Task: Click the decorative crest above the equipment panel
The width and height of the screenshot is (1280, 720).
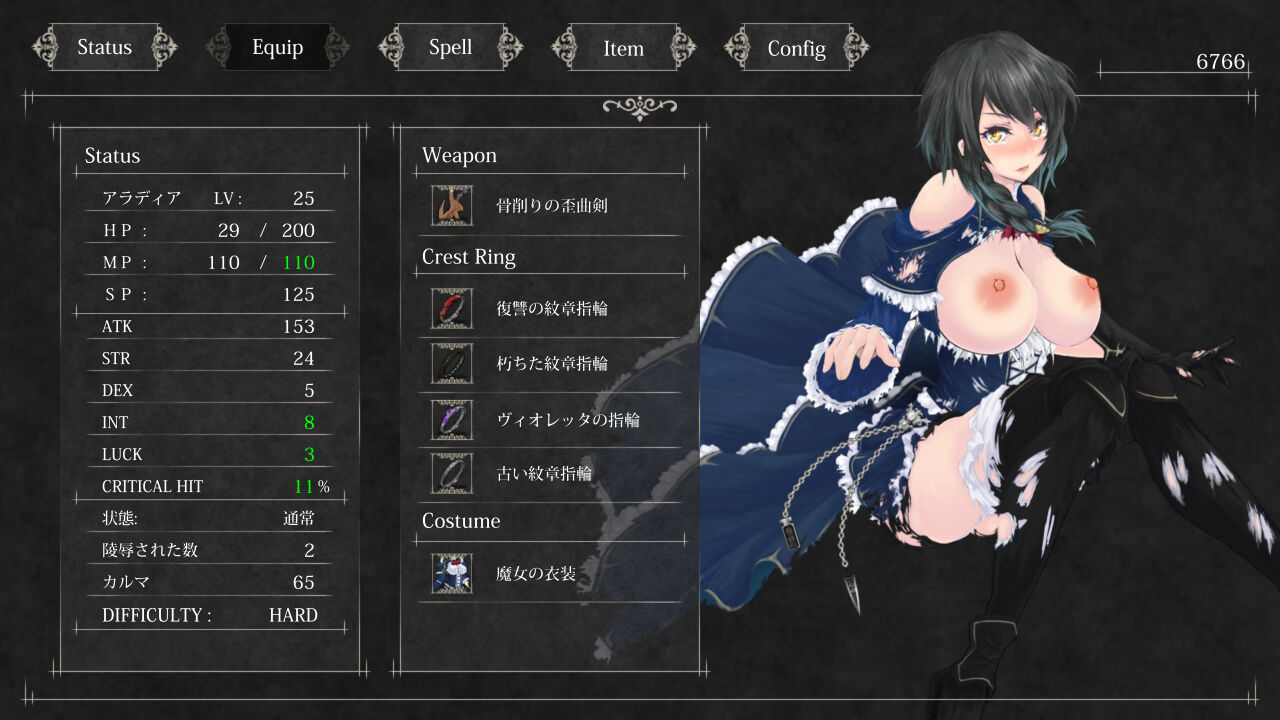Action: pos(639,105)
